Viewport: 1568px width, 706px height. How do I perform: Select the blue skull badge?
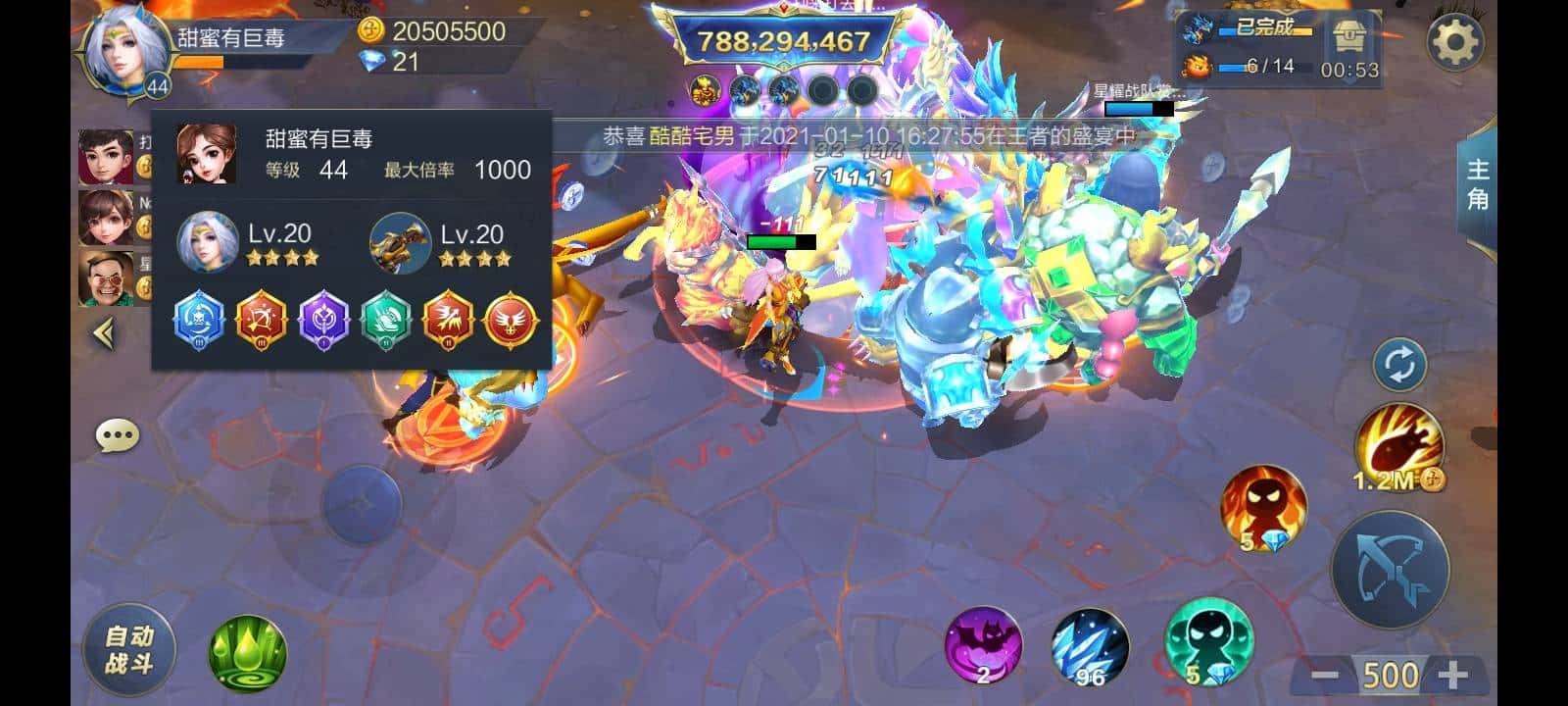pyautogui.click(x=199, y=320)
